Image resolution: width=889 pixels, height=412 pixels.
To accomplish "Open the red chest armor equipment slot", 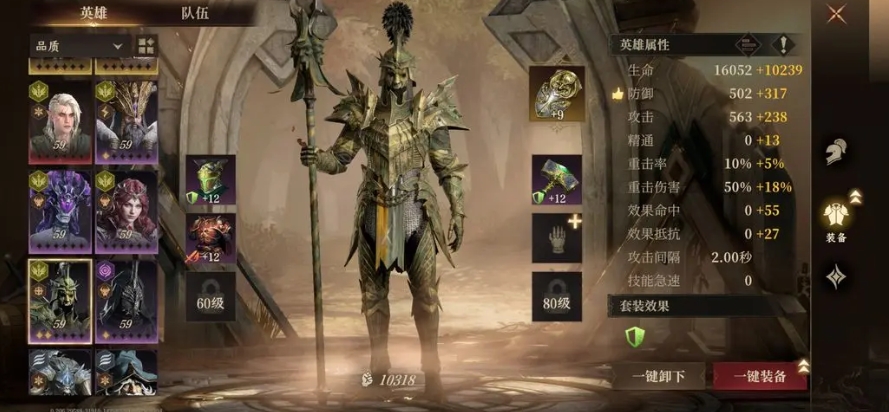I will [211, 238].
